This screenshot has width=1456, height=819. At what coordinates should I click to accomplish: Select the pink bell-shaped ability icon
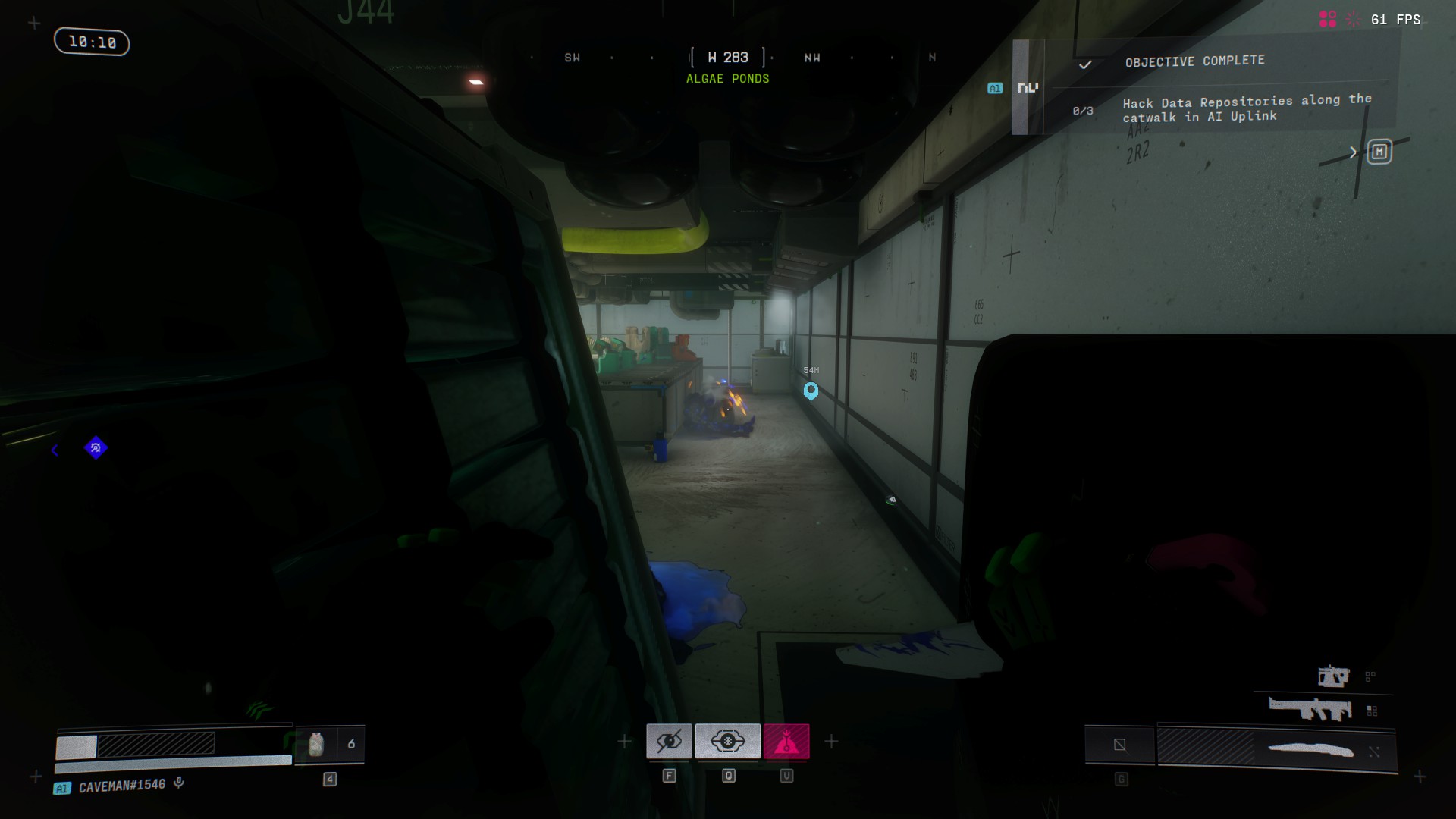pos(786,741)
